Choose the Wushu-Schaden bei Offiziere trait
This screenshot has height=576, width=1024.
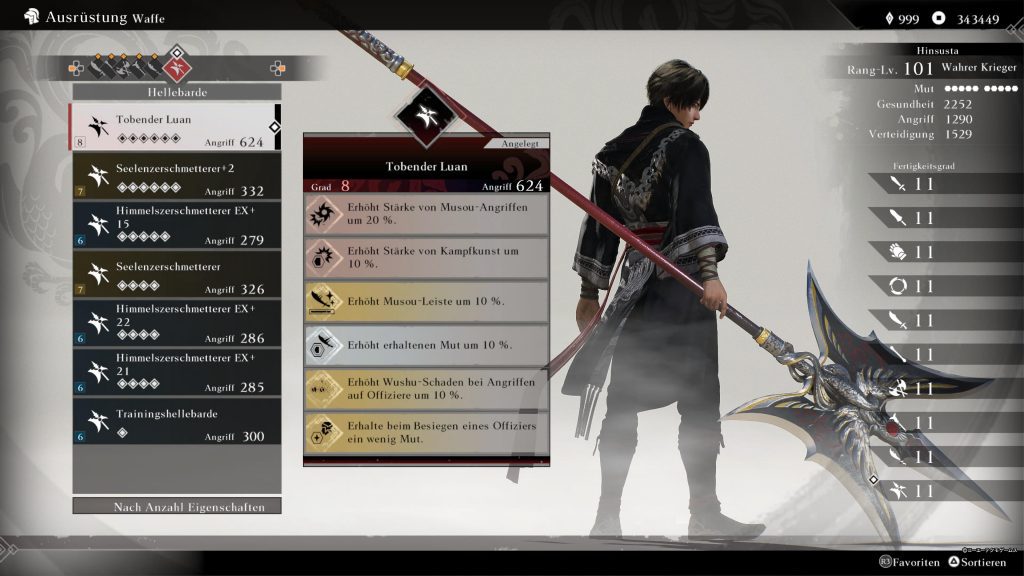click(426, 389)
